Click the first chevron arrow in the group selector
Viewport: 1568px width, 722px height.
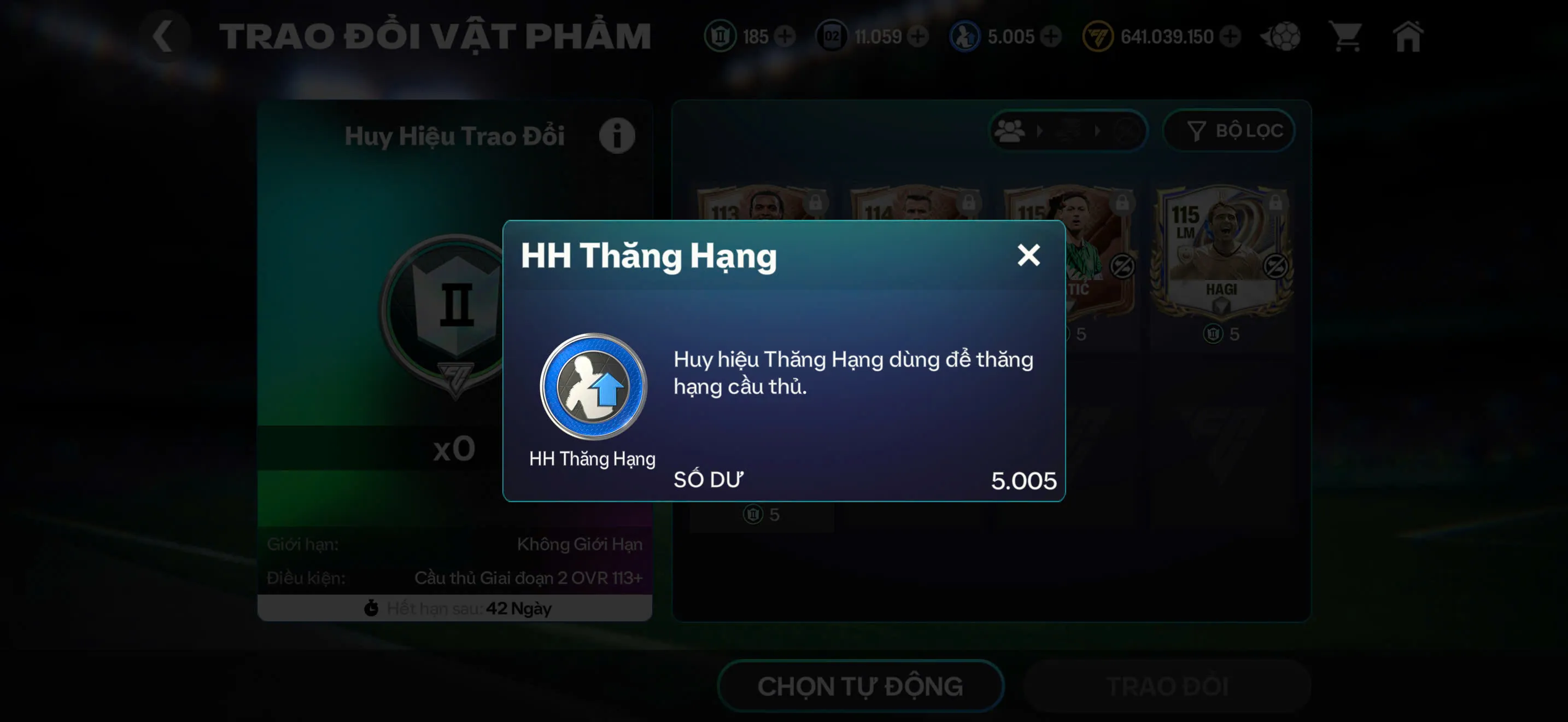click(1040, 131)
